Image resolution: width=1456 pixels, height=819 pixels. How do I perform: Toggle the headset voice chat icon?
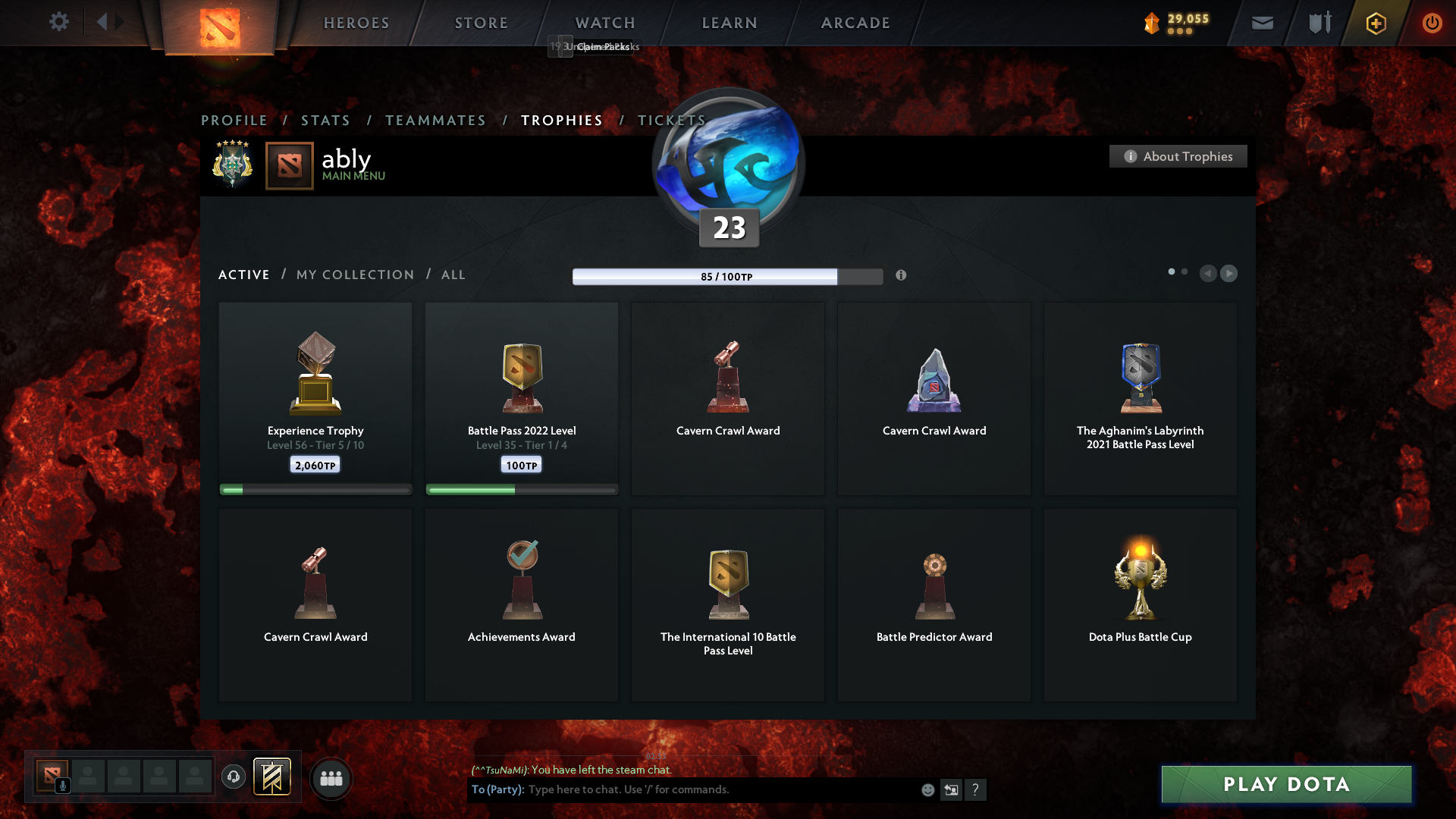point(234,777)
